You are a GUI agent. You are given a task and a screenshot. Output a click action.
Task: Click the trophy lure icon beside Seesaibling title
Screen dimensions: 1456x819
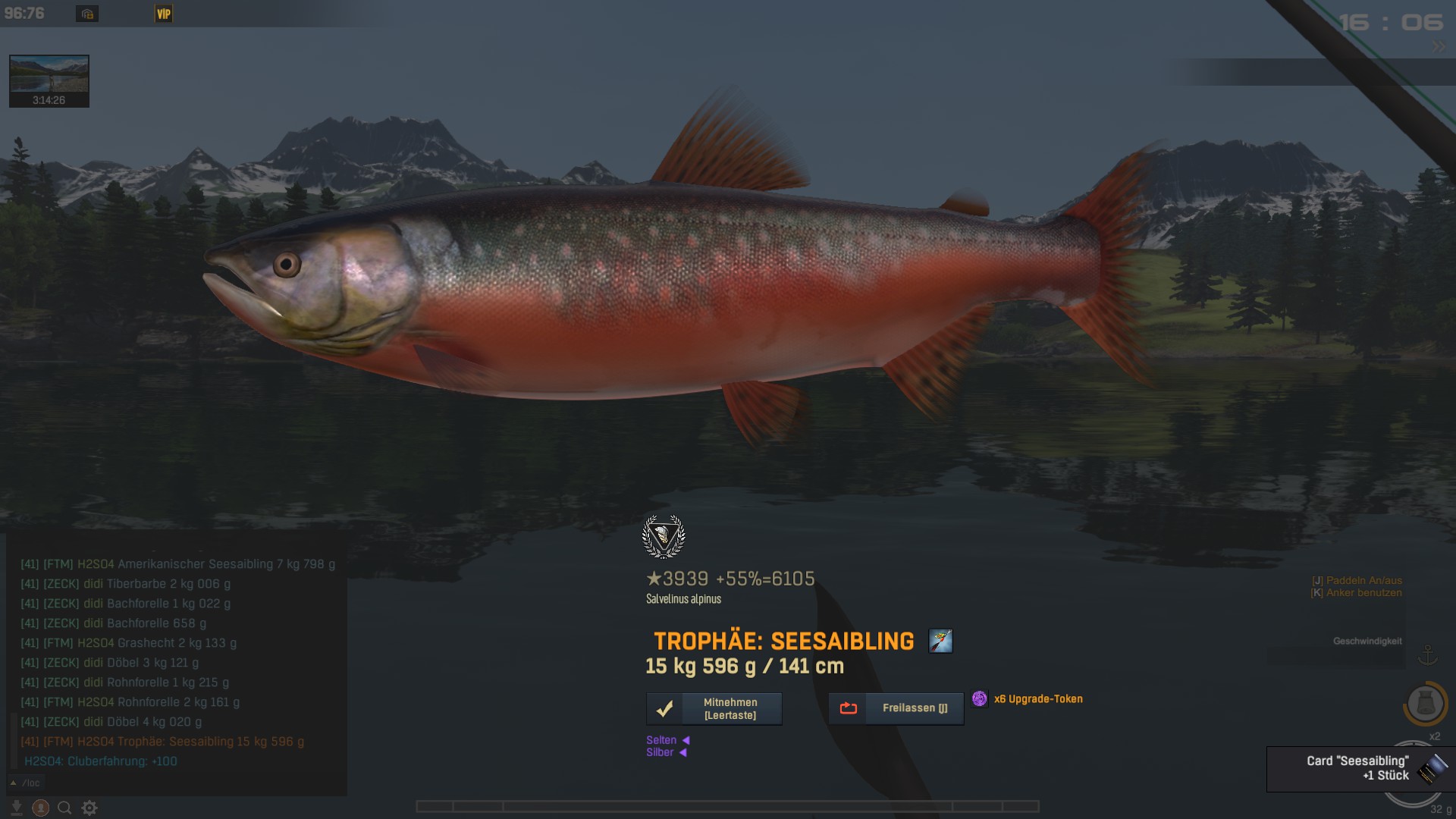pyautogui.click(x=940, y=641)
